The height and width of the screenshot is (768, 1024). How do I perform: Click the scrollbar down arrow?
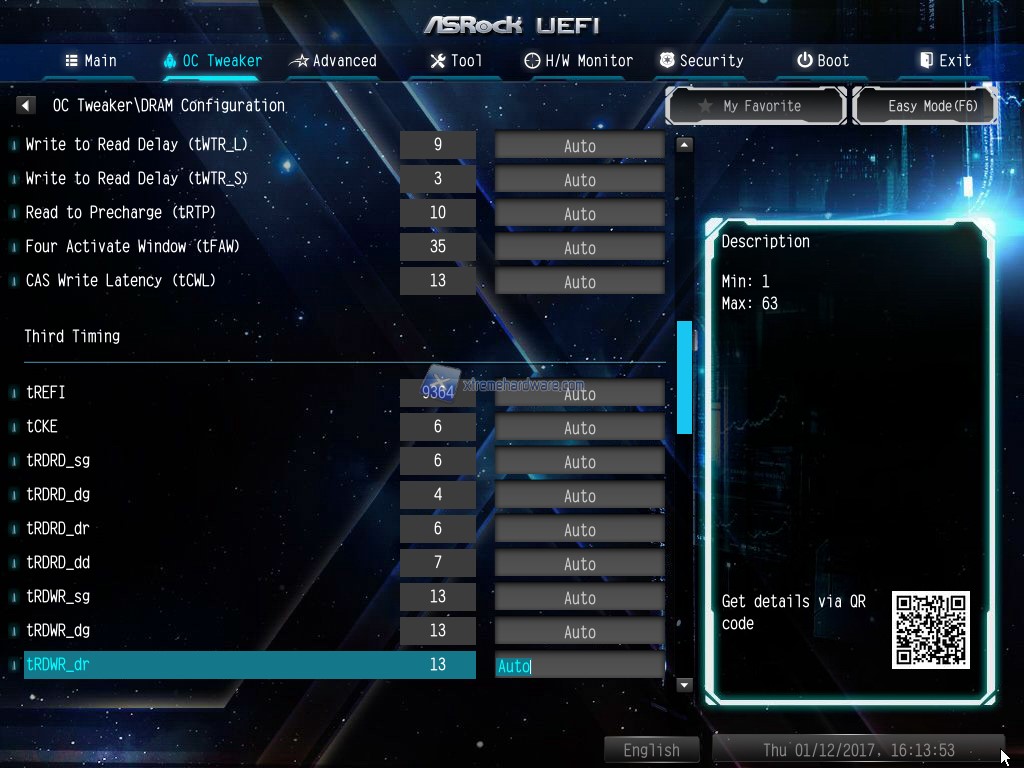coord(684,685)
